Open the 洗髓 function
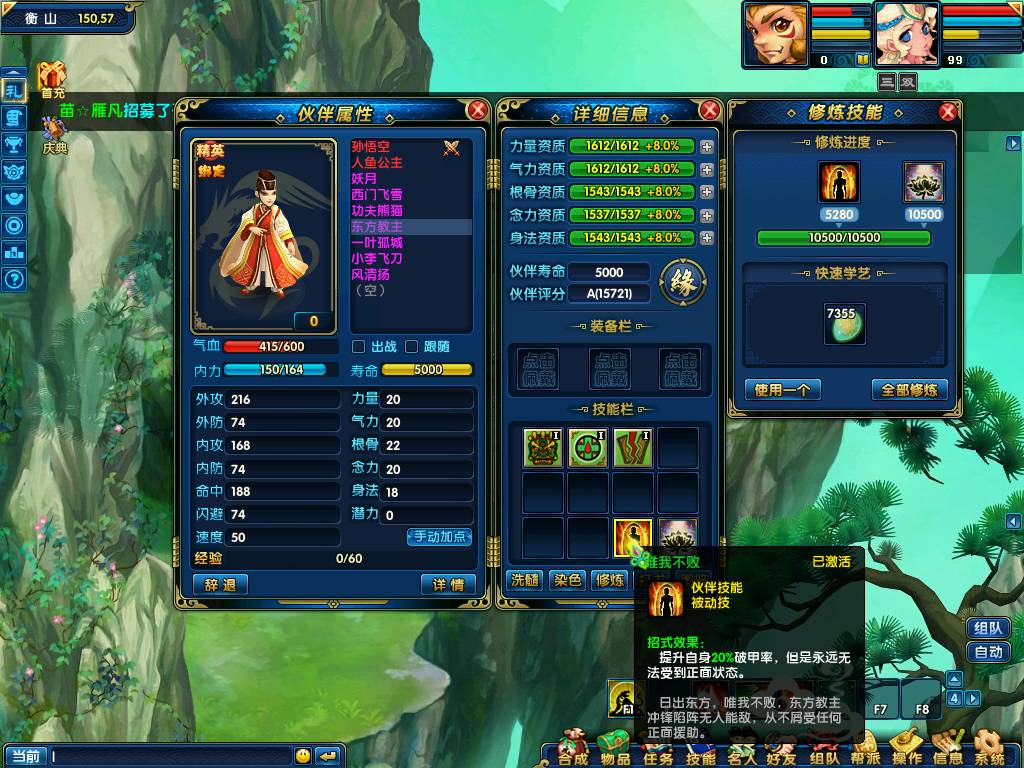 (525, 580)
